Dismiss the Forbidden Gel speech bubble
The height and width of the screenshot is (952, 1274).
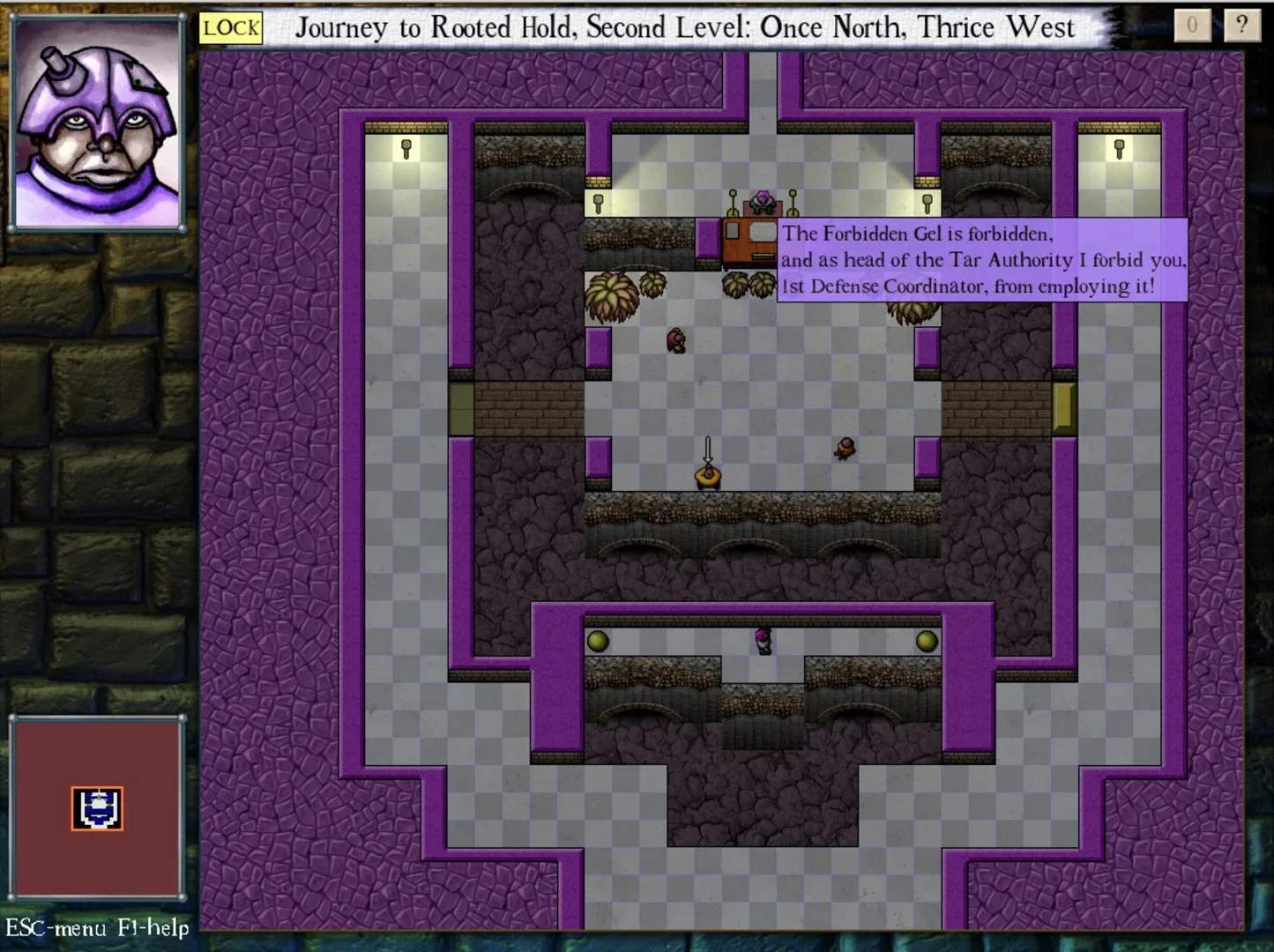(981, 260)
